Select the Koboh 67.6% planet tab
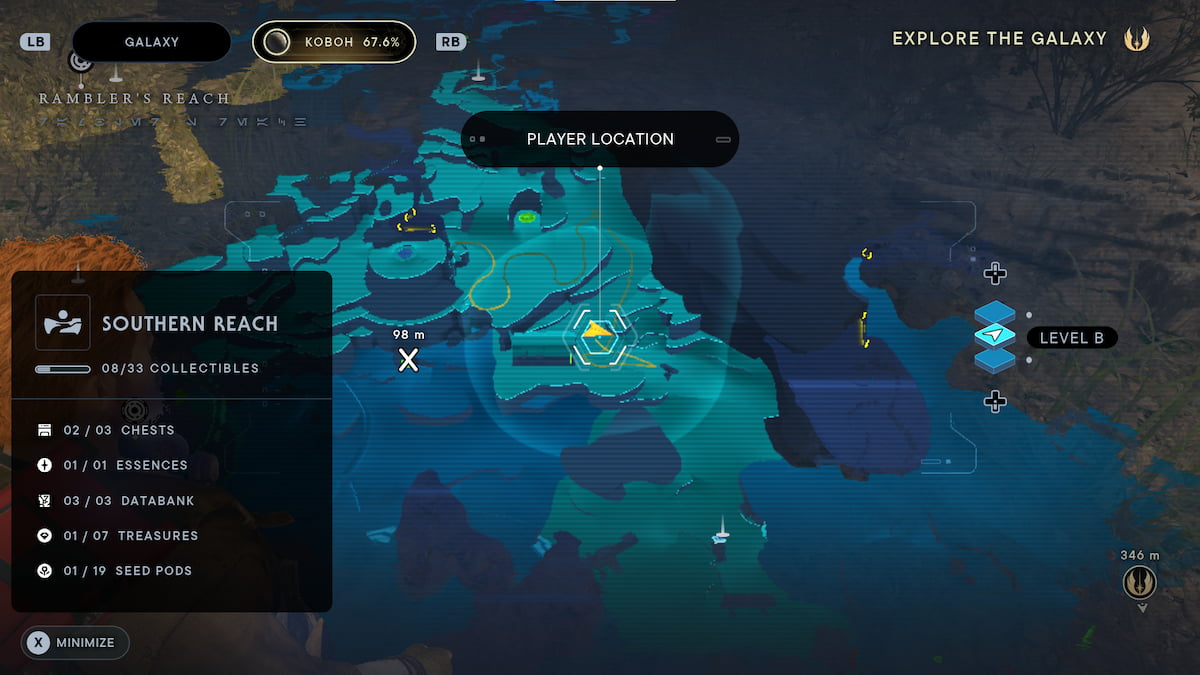This screenshot has width=1200, height=675. pyautogui.click(x=334, y=42)
